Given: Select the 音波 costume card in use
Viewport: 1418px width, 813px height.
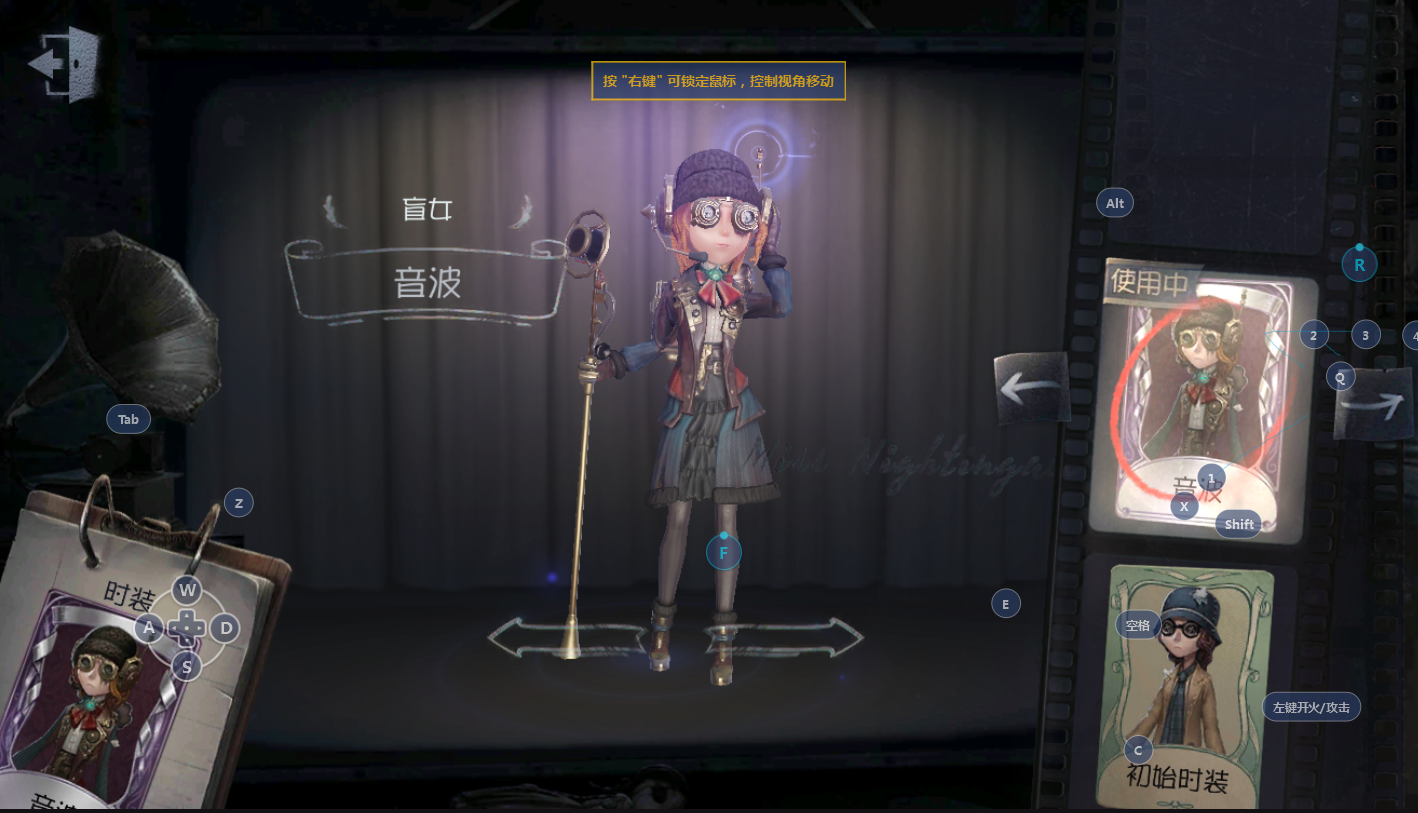Looking at the screenshot, I should tap(1201, 400).
